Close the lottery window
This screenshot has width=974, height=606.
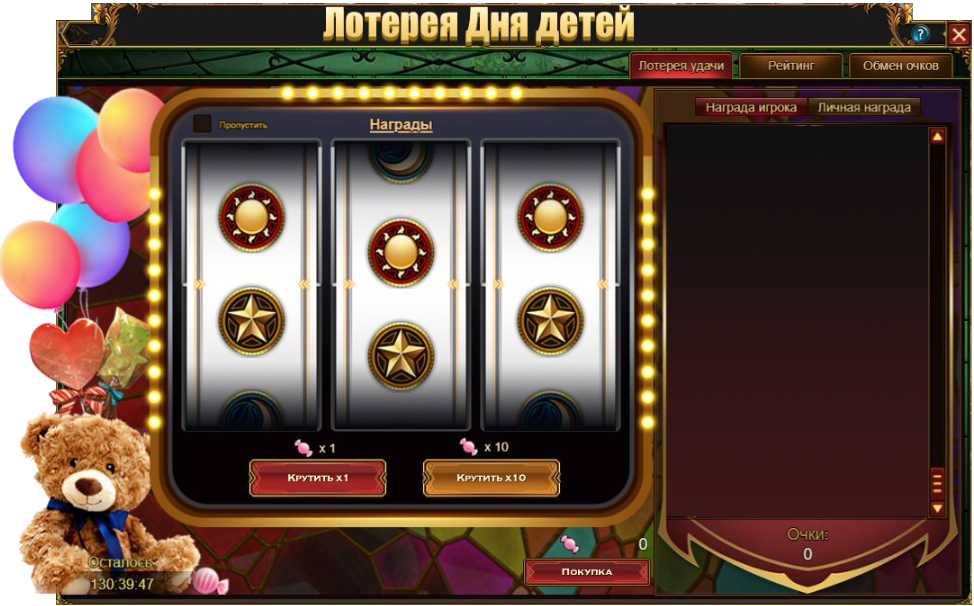pos(958,34)
